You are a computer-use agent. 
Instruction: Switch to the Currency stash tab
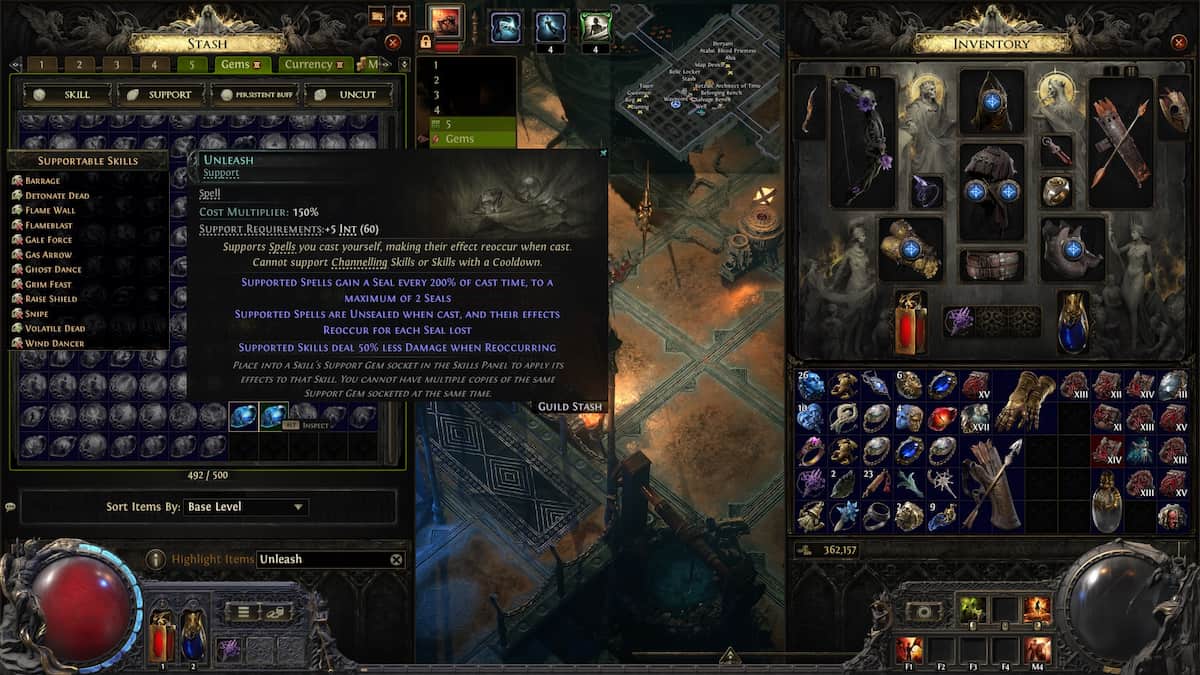point(309,64)
